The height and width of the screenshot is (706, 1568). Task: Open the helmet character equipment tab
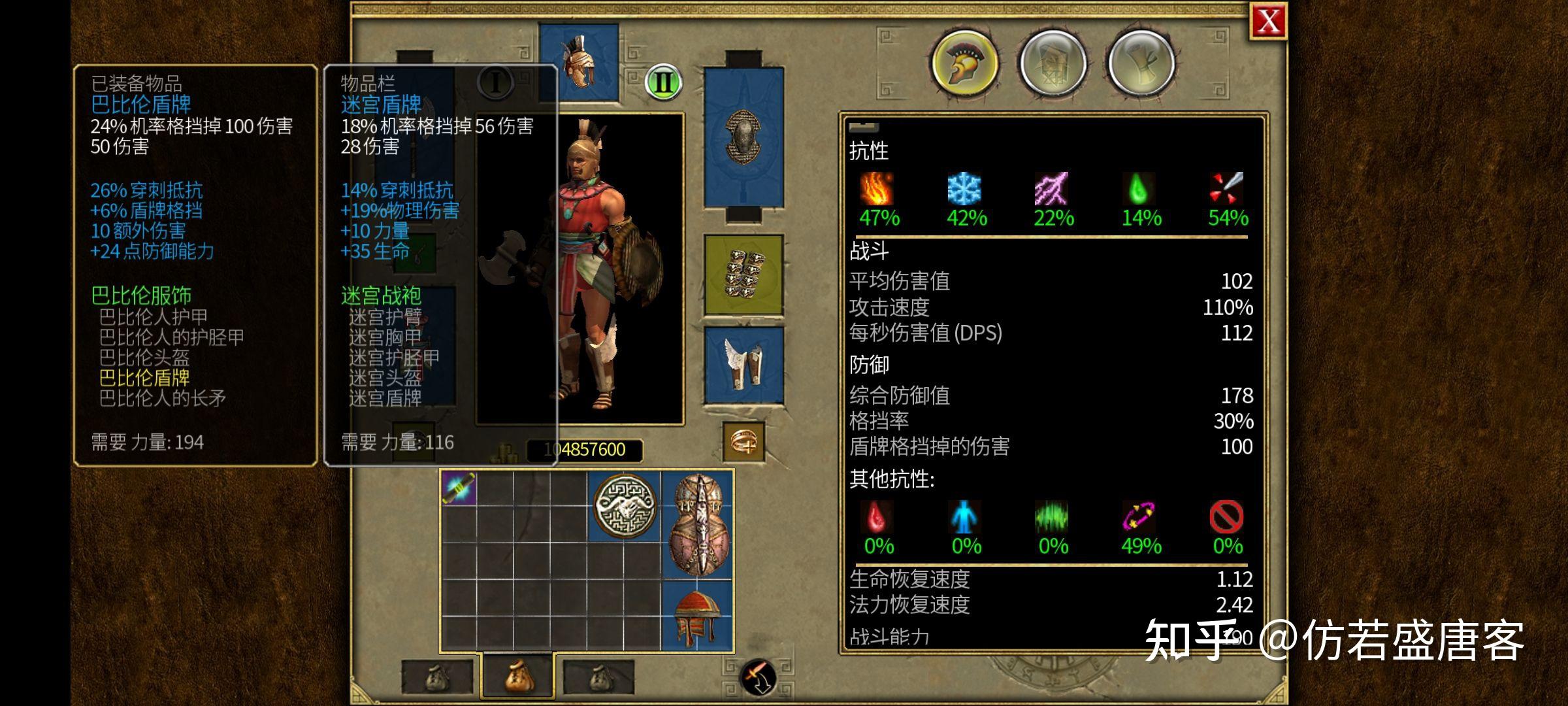point(964,64)
